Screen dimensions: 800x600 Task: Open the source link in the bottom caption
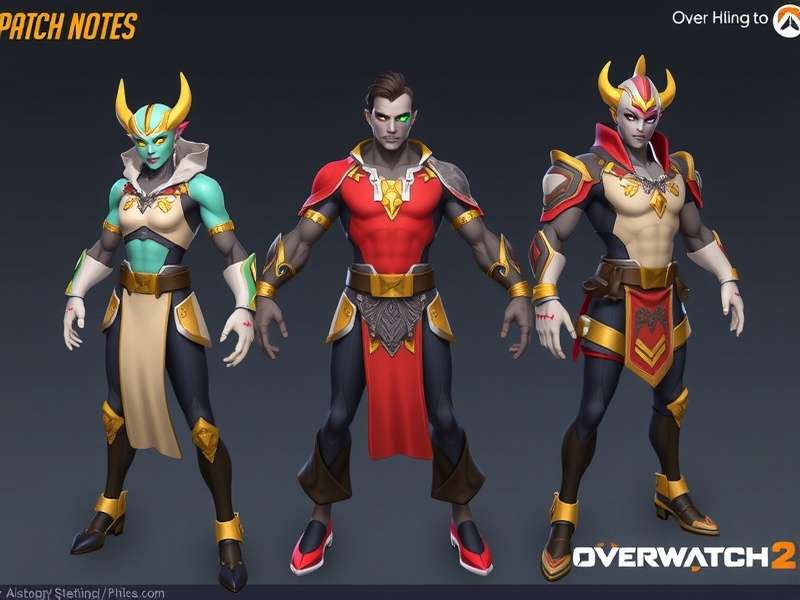point(84,593)
